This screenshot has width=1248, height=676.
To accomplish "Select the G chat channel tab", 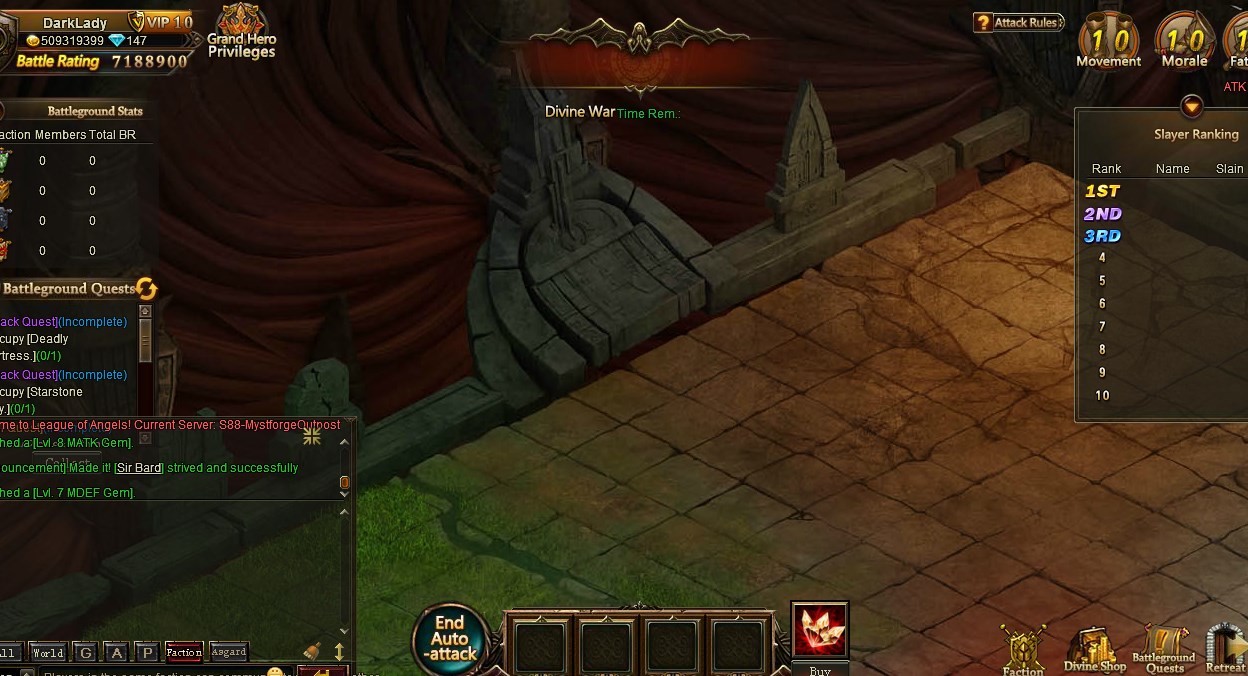I will pos(86,653).
